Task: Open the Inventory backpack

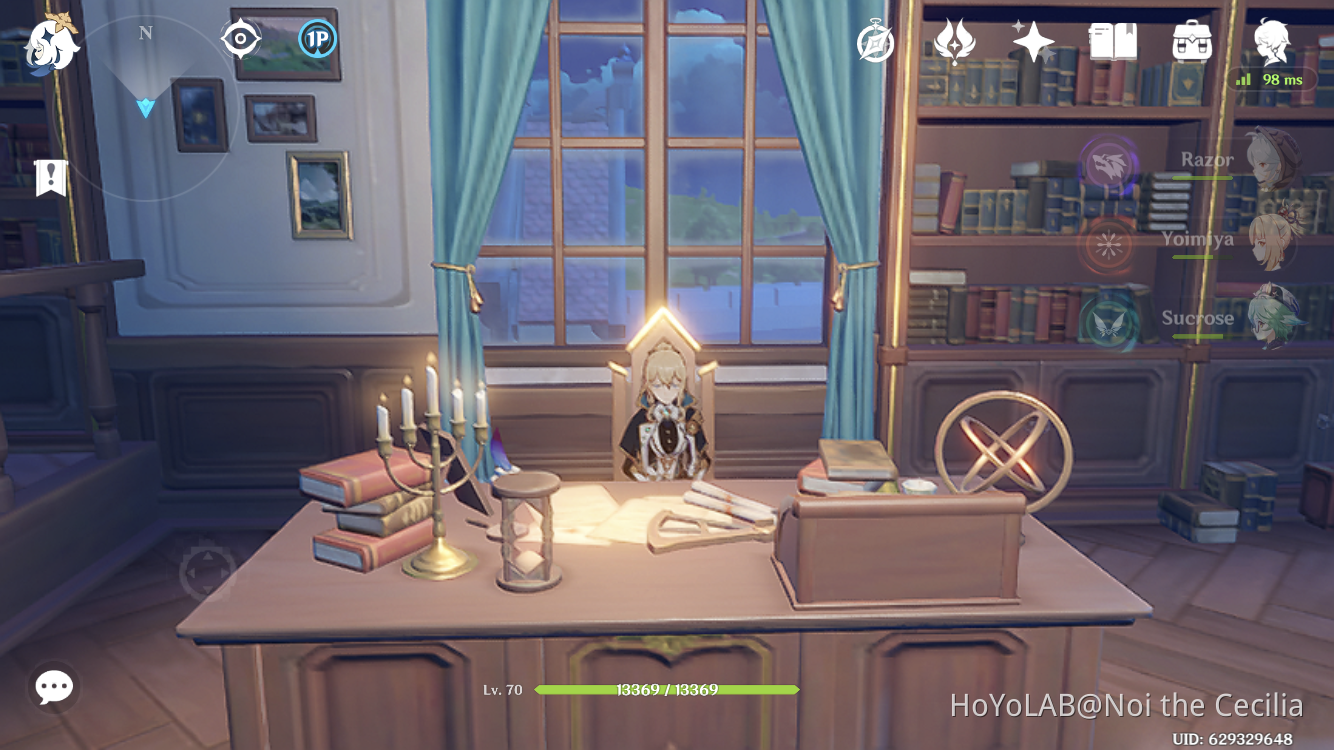Action: (x=1192, y=42)
